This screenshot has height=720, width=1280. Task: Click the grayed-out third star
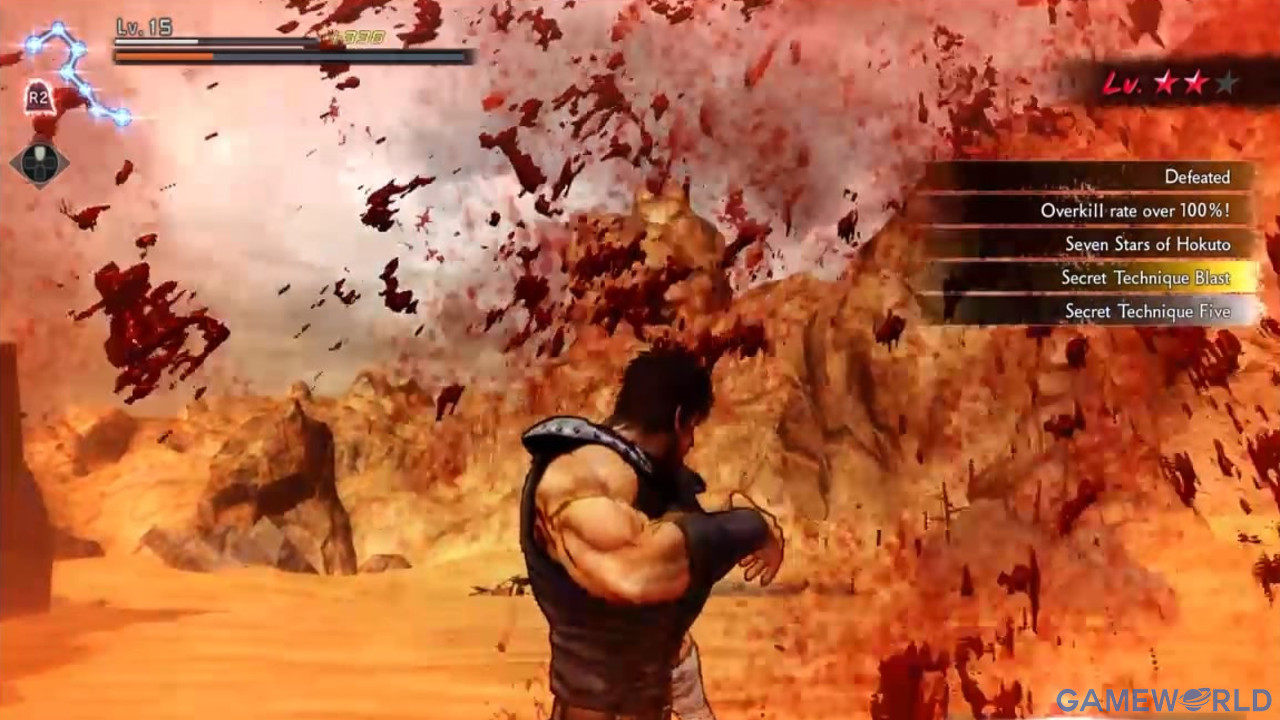point(1225,83)
